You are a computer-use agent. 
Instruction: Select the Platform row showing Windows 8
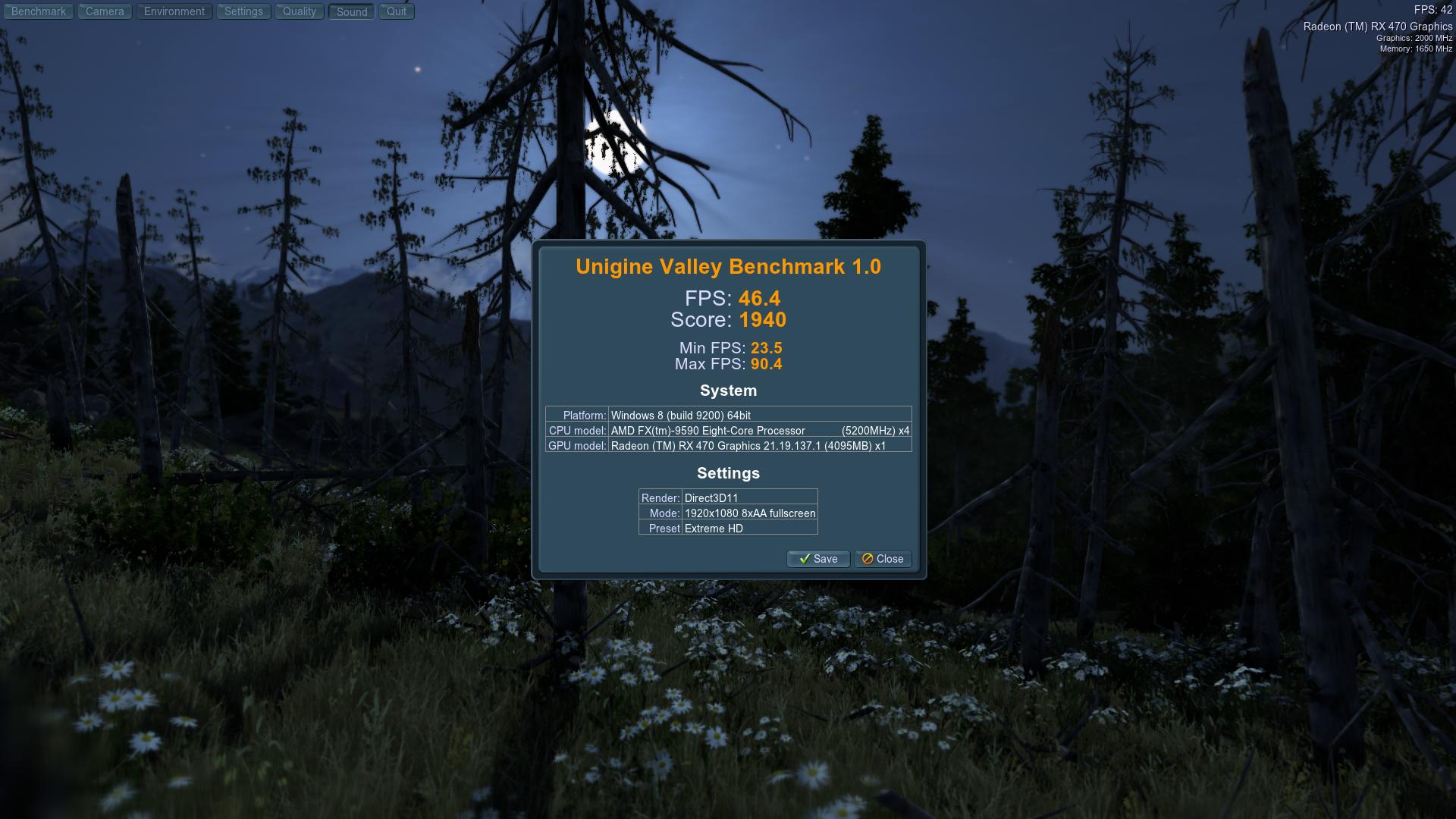pos(726,415)
